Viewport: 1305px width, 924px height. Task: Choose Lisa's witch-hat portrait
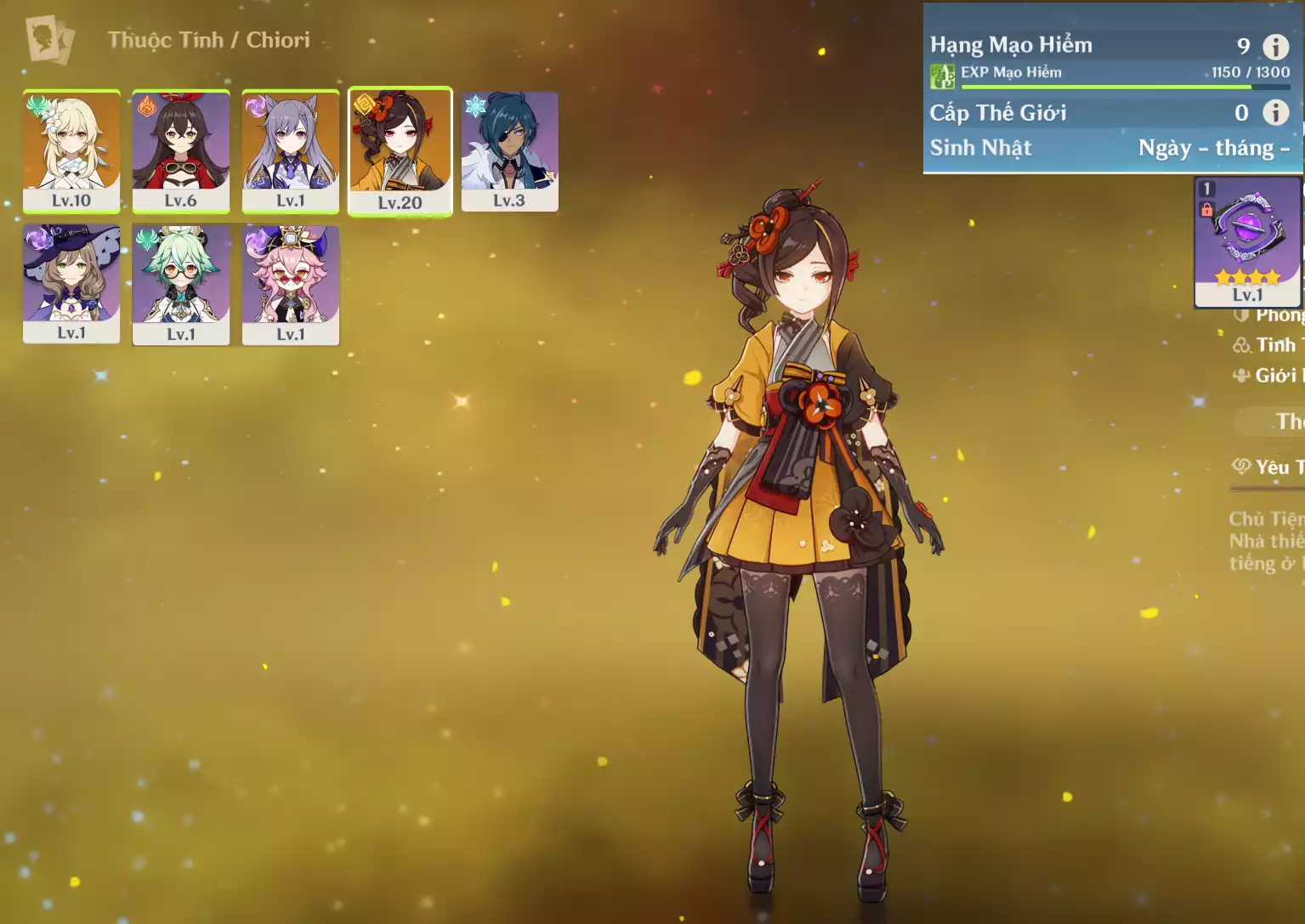tap(71, 283)
